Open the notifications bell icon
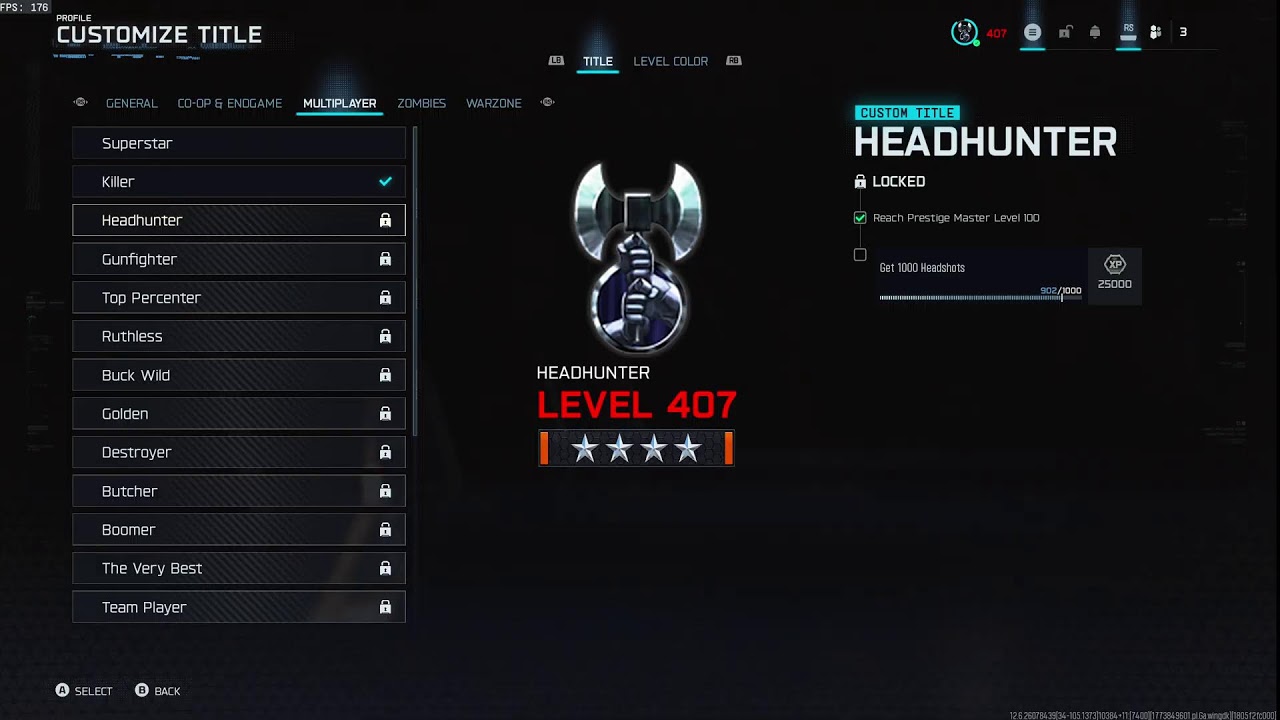The height and width of the screenshot is (720, 1280). [x=1095, y=32]
